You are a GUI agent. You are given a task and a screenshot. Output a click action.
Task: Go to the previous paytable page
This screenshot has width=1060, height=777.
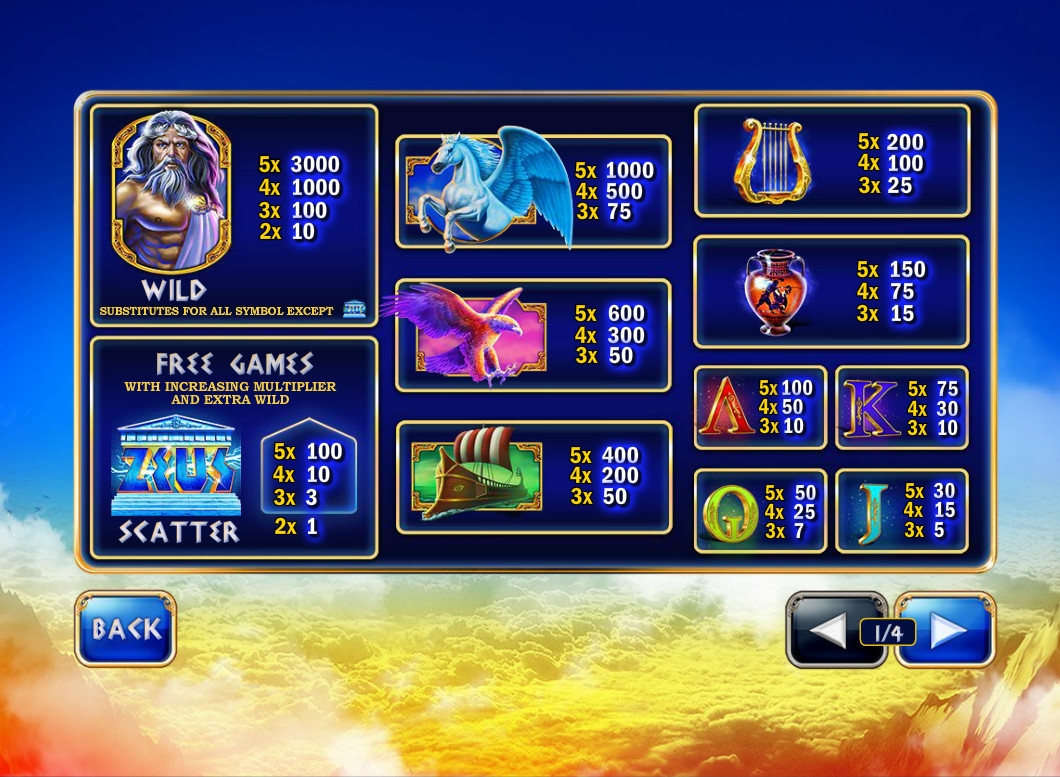pos(826,630)
